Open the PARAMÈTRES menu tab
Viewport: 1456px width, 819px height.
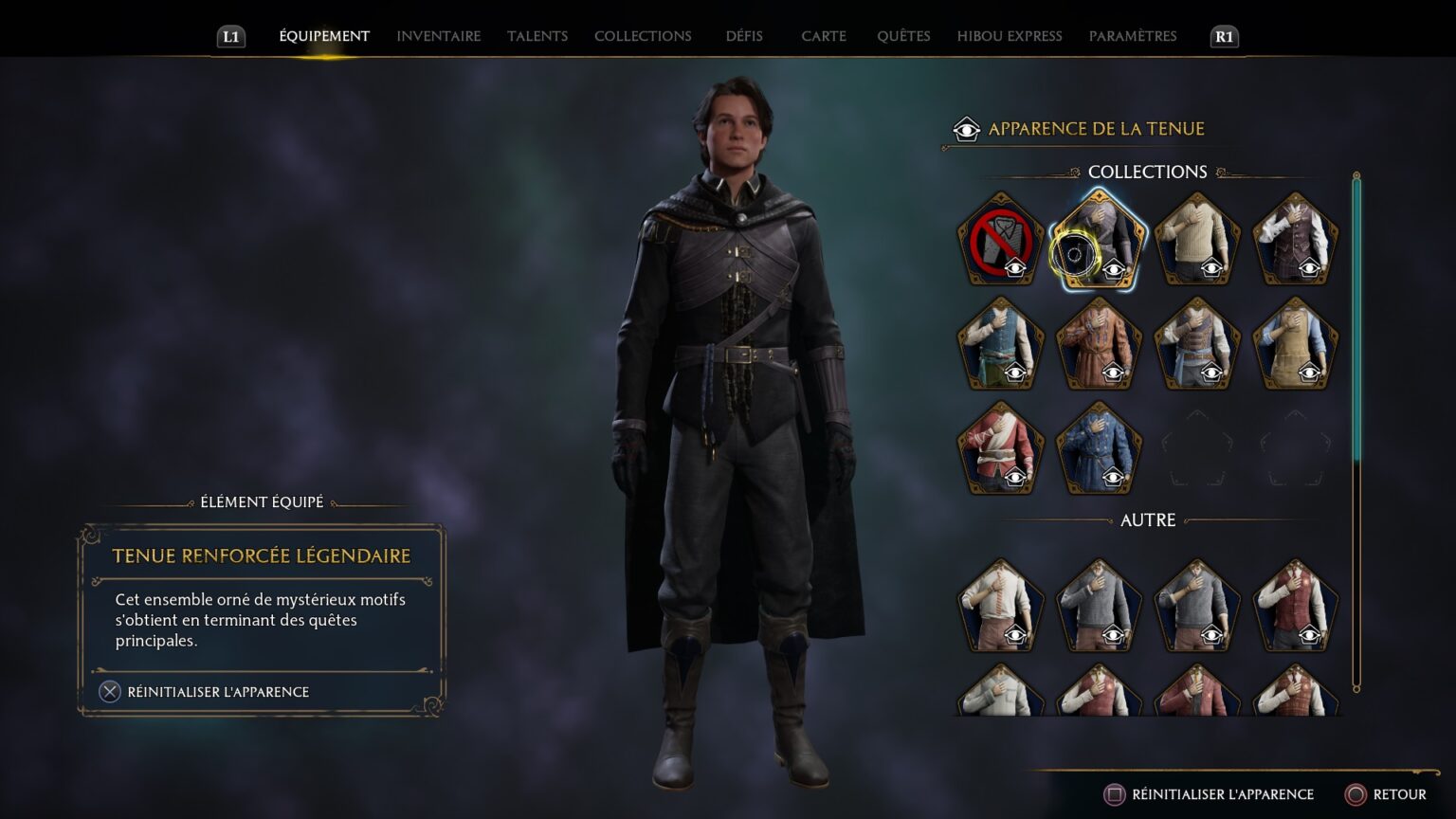[x=1133, y=36]
